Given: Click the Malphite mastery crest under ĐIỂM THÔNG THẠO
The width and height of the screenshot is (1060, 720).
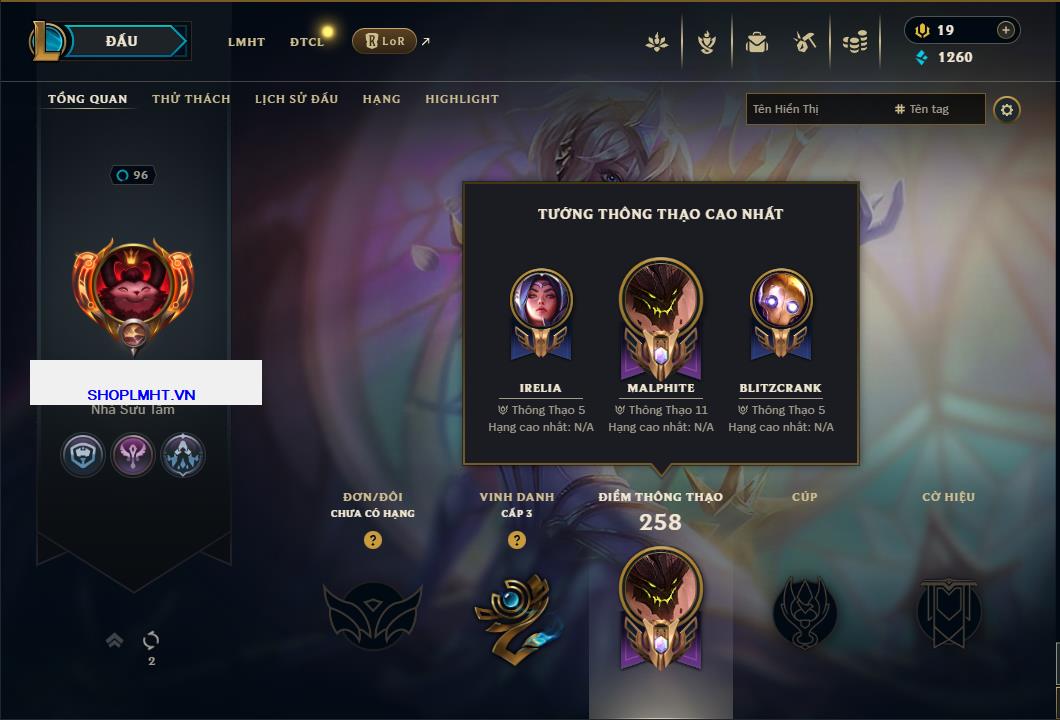Looking at the screenshot, I should pyautogui.click(x=660, y=607).
